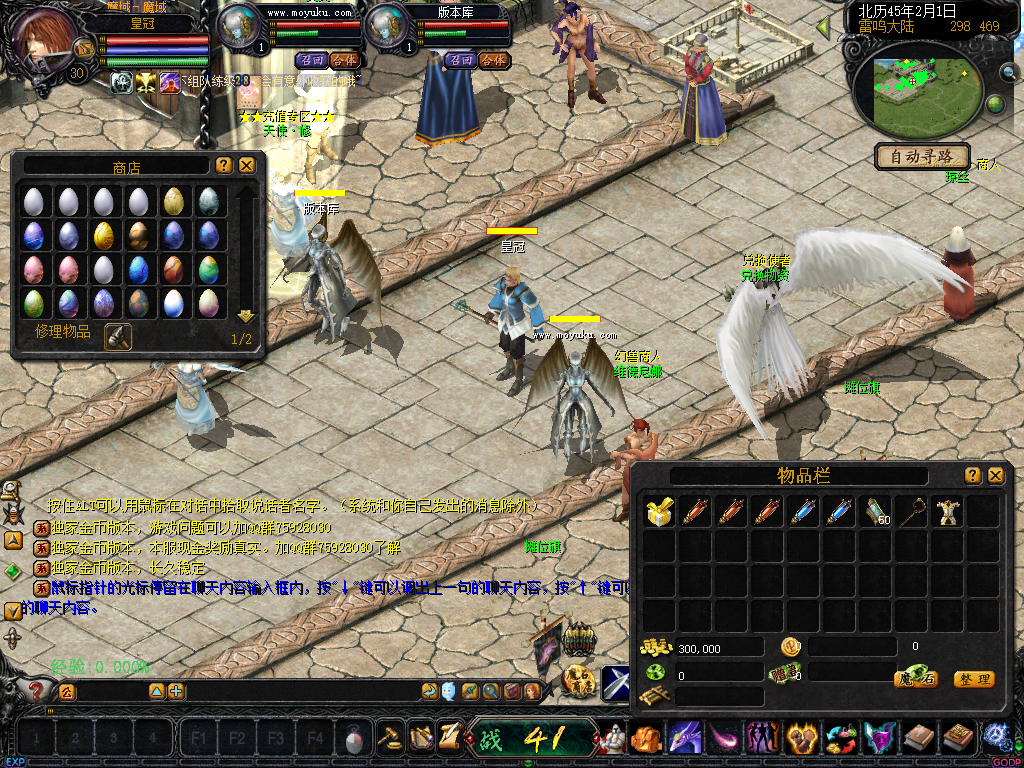The image size is (1024, 768).
Task: Open help for the 商店 shop window
Action: point(223,165)
